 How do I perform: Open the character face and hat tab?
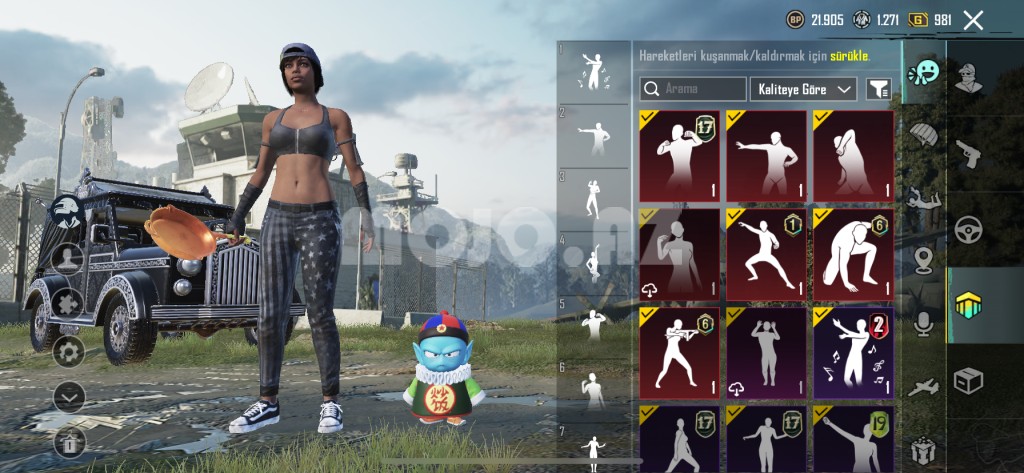[968, 76]
